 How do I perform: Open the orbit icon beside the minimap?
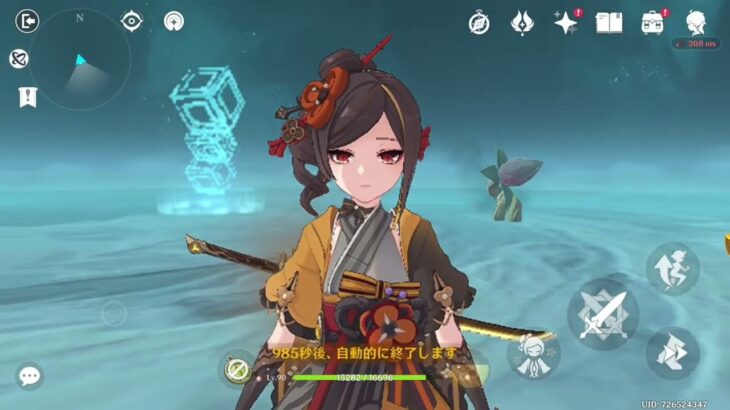point(19,59)
